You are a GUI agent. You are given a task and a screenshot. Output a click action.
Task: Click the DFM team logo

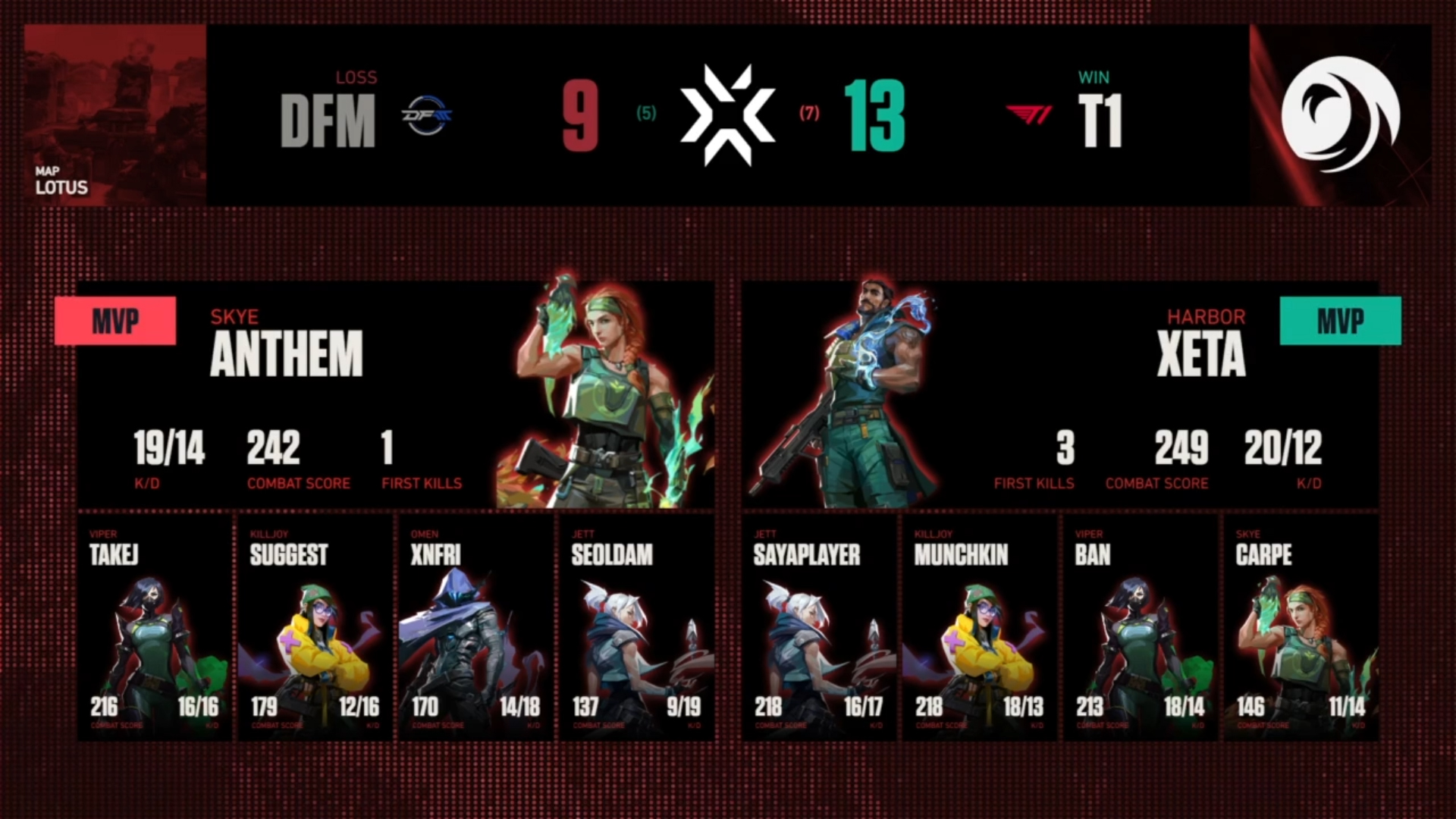[x=426, y=115]
